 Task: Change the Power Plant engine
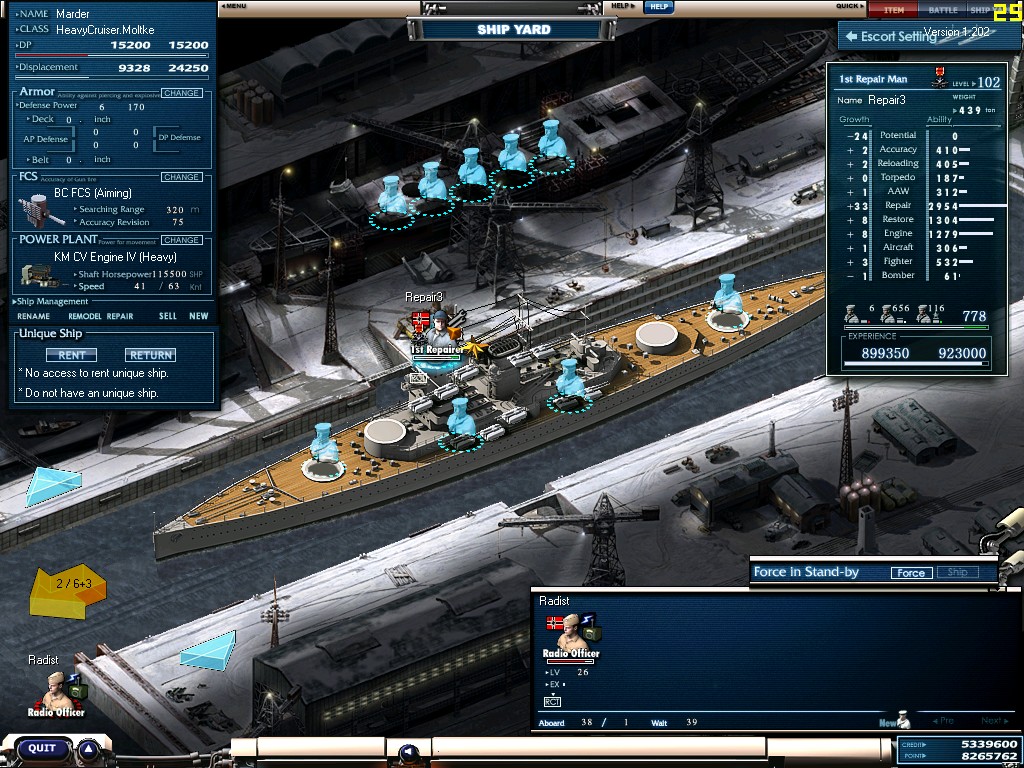pos(181,240)
